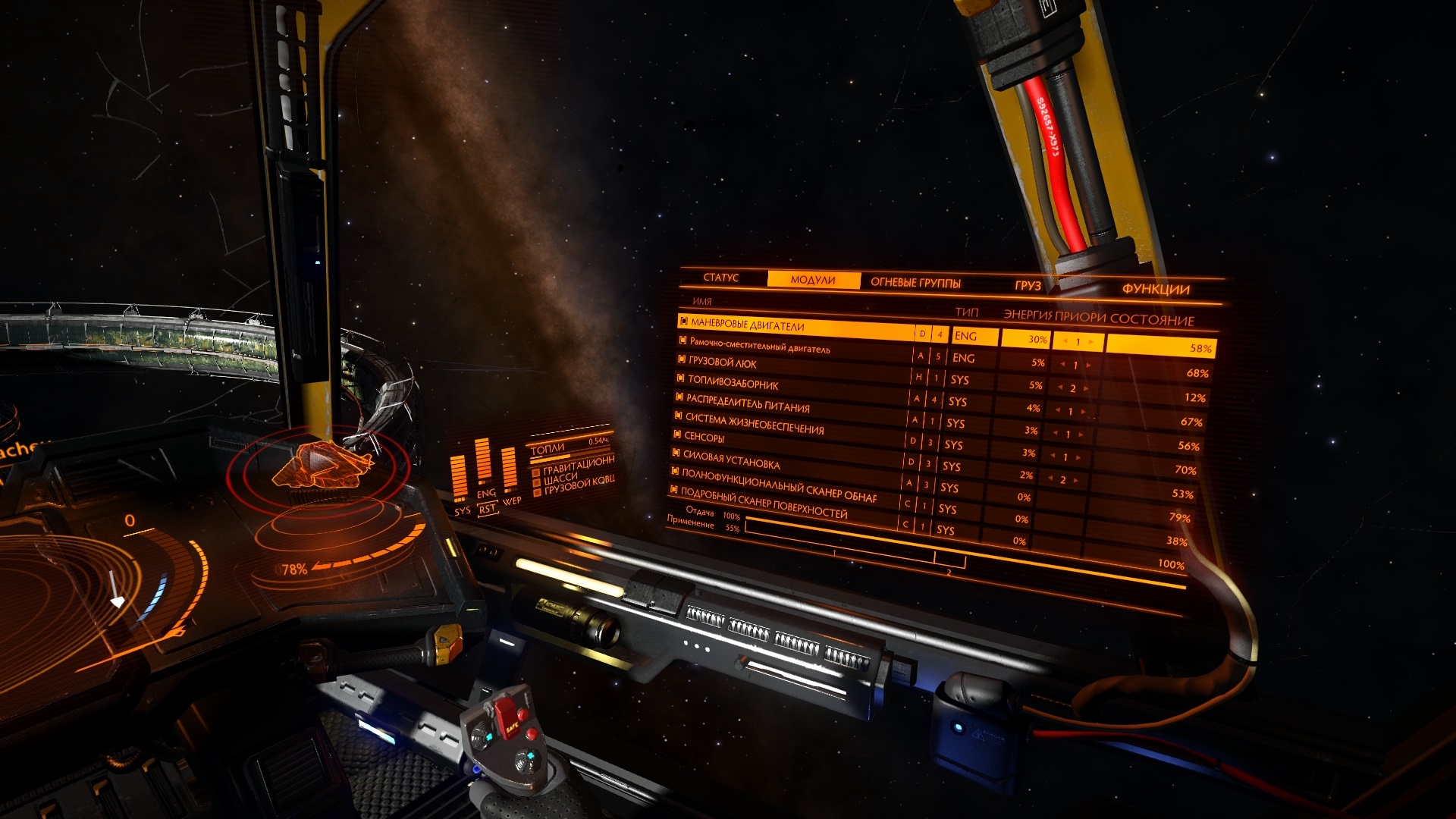1456x819 pixels.
Task: Show the ГРУЗ tab
Action: 1028,286
